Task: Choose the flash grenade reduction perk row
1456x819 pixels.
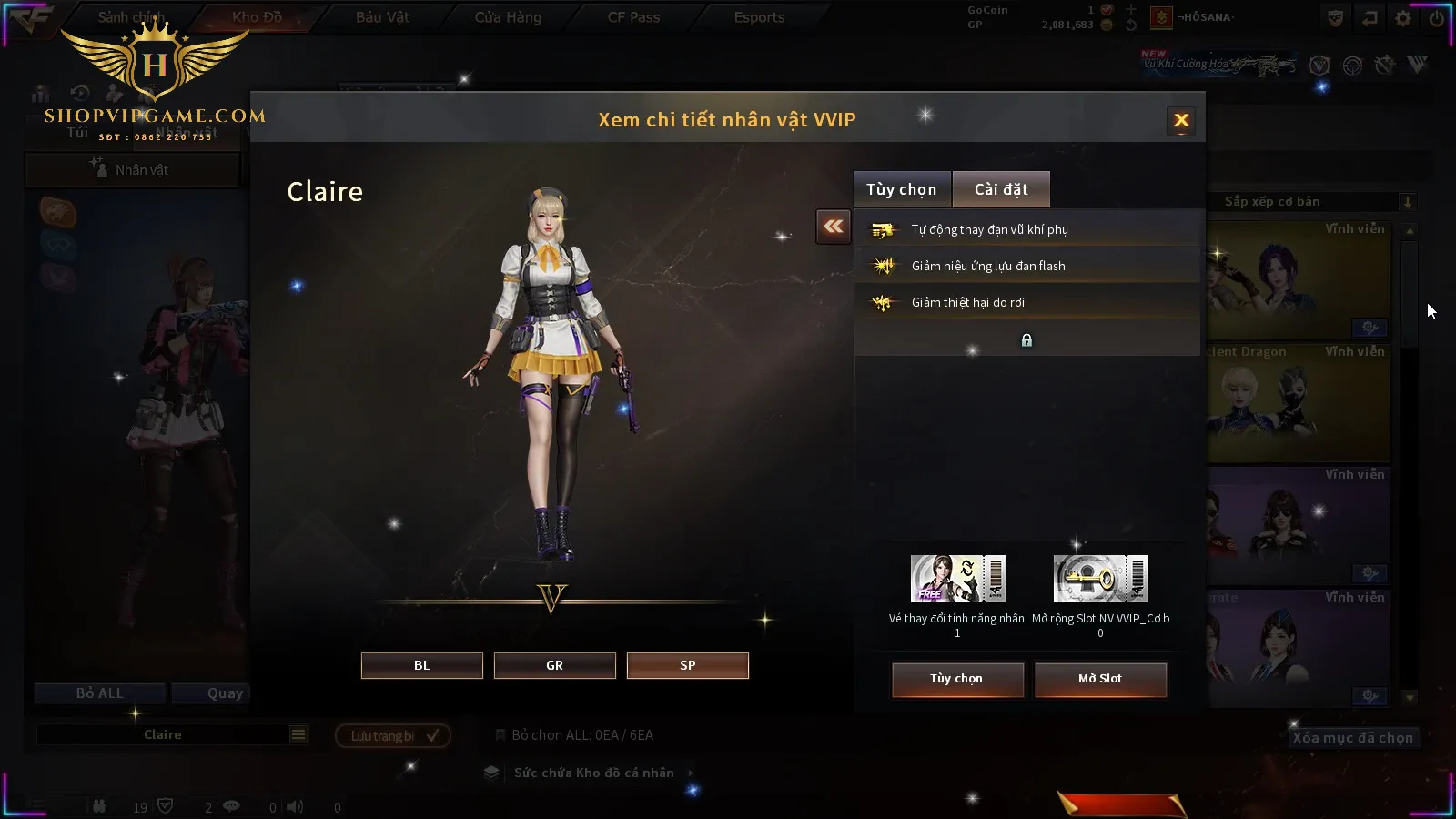Action: [1026, 266]
